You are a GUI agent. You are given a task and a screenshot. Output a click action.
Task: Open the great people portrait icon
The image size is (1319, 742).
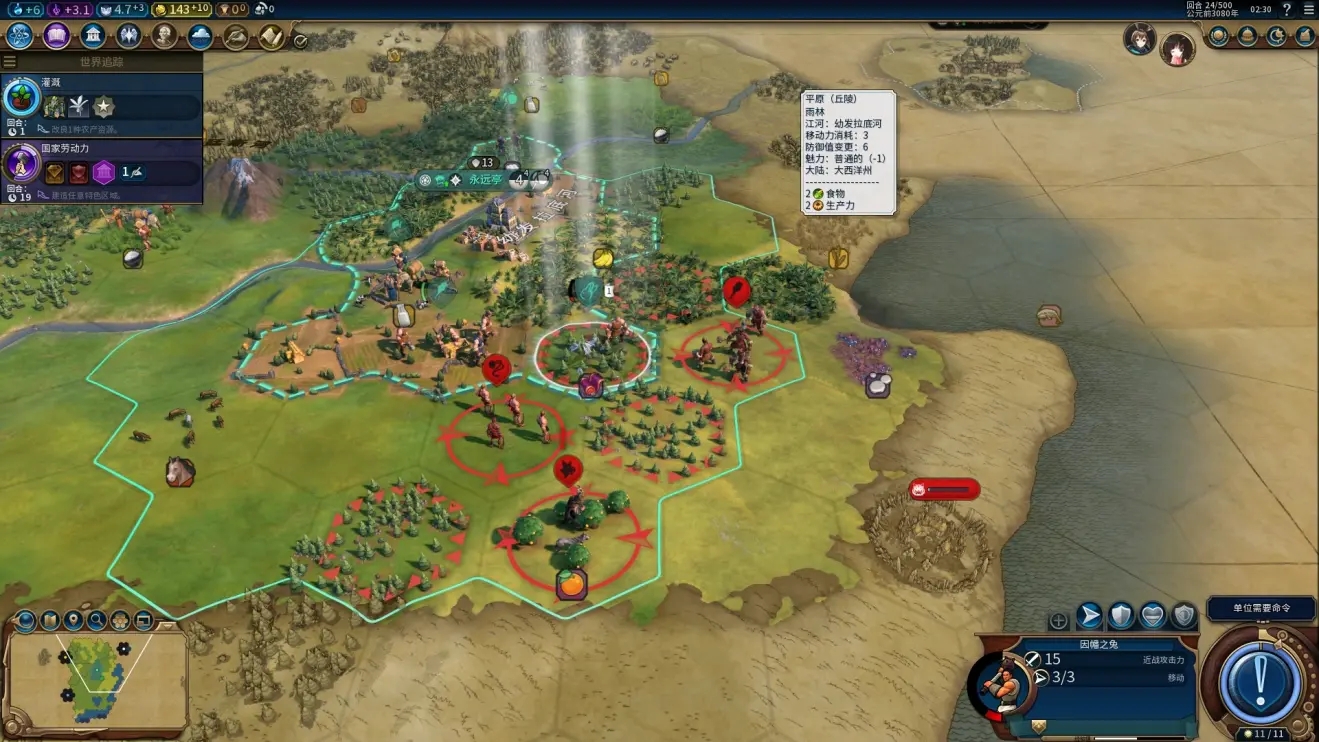coord(165,36)
